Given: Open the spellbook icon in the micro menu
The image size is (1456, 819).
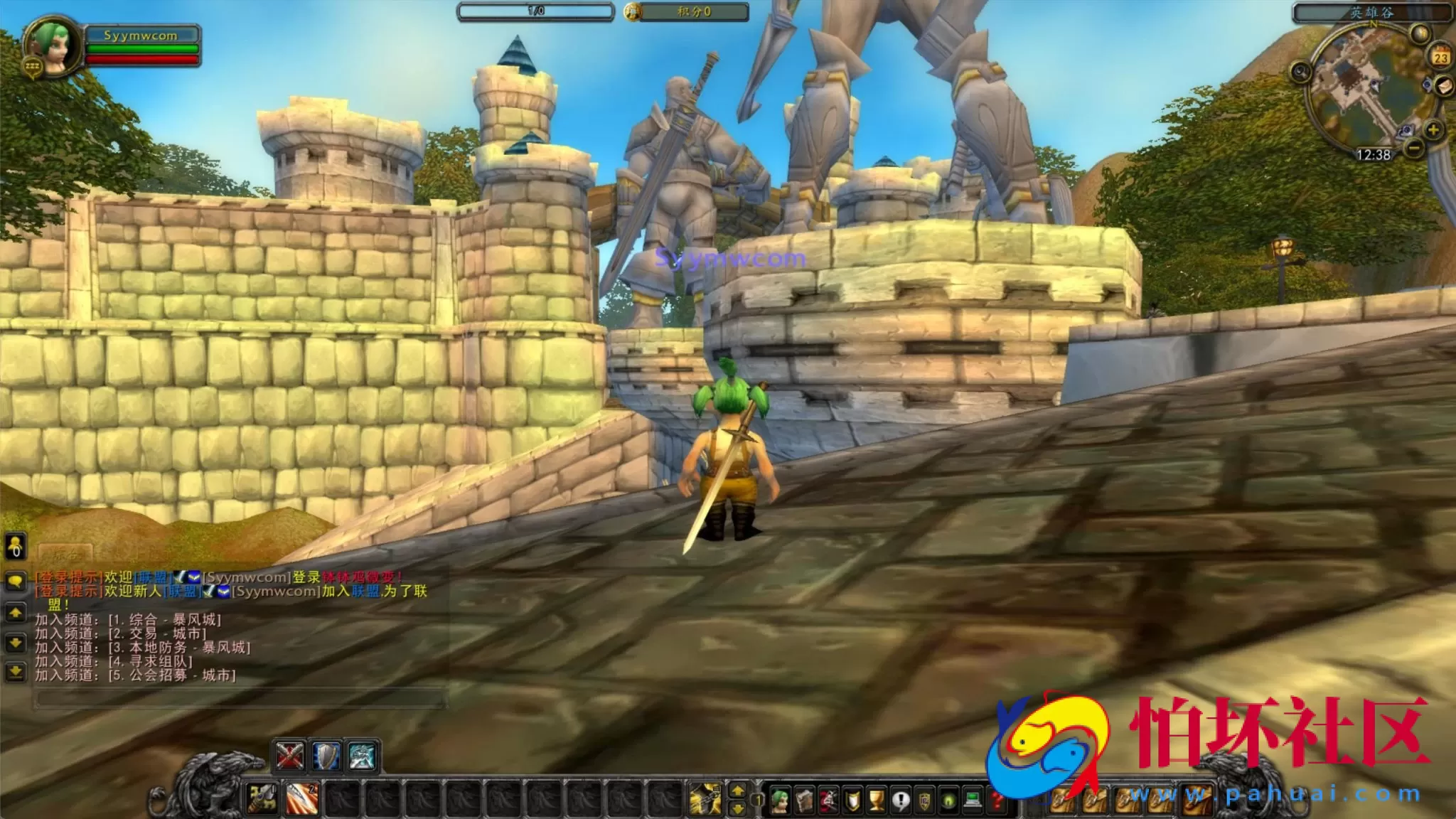Looking at the screenshot, I should coord(804,801).
